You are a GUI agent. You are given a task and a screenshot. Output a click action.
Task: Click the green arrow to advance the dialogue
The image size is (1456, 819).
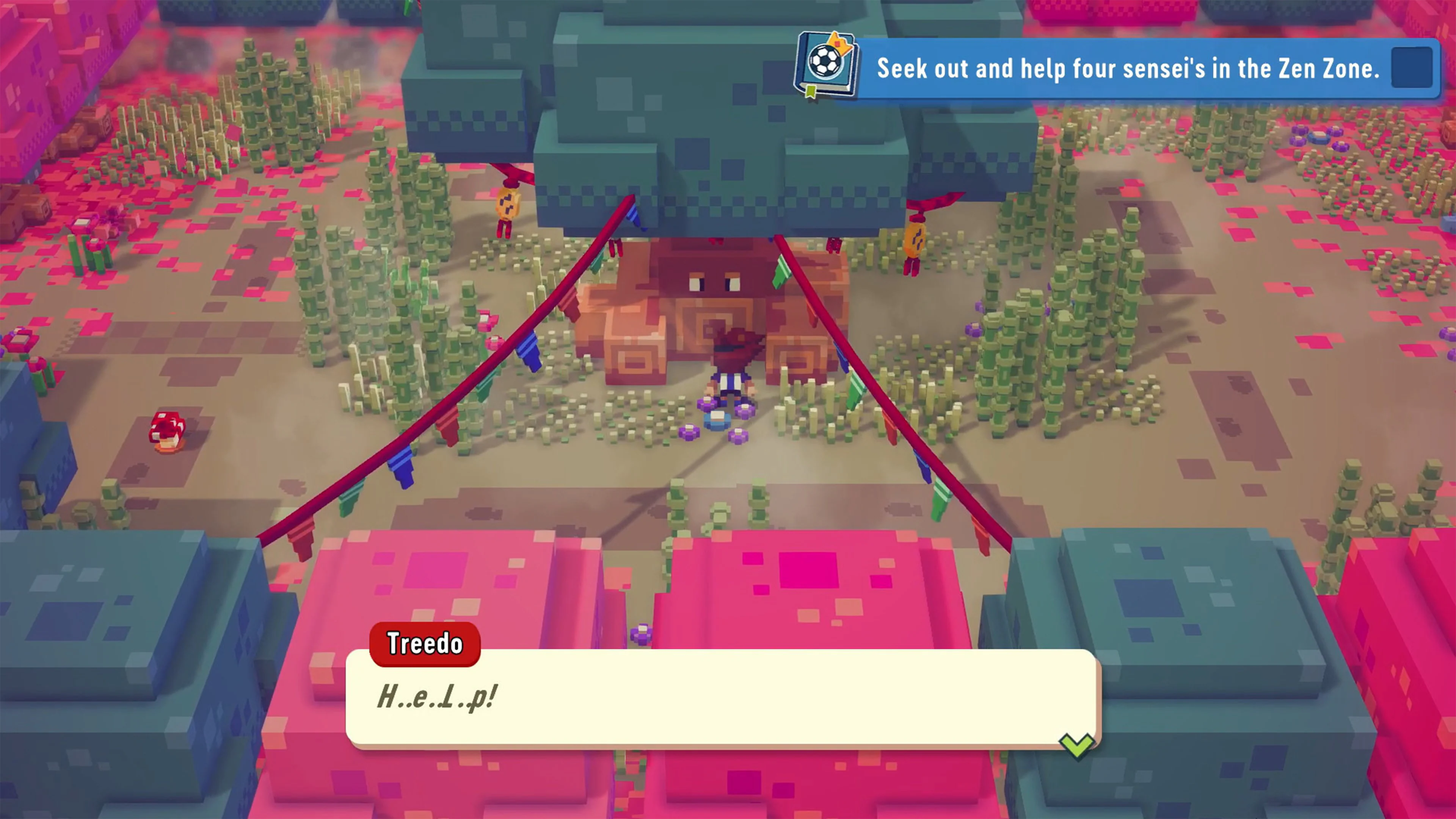click(1076, 744)
